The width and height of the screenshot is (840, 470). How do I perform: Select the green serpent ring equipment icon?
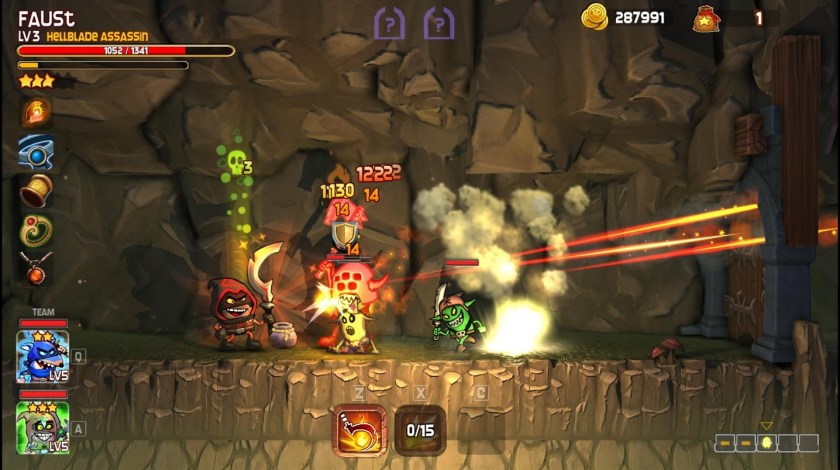pos(37,229)
